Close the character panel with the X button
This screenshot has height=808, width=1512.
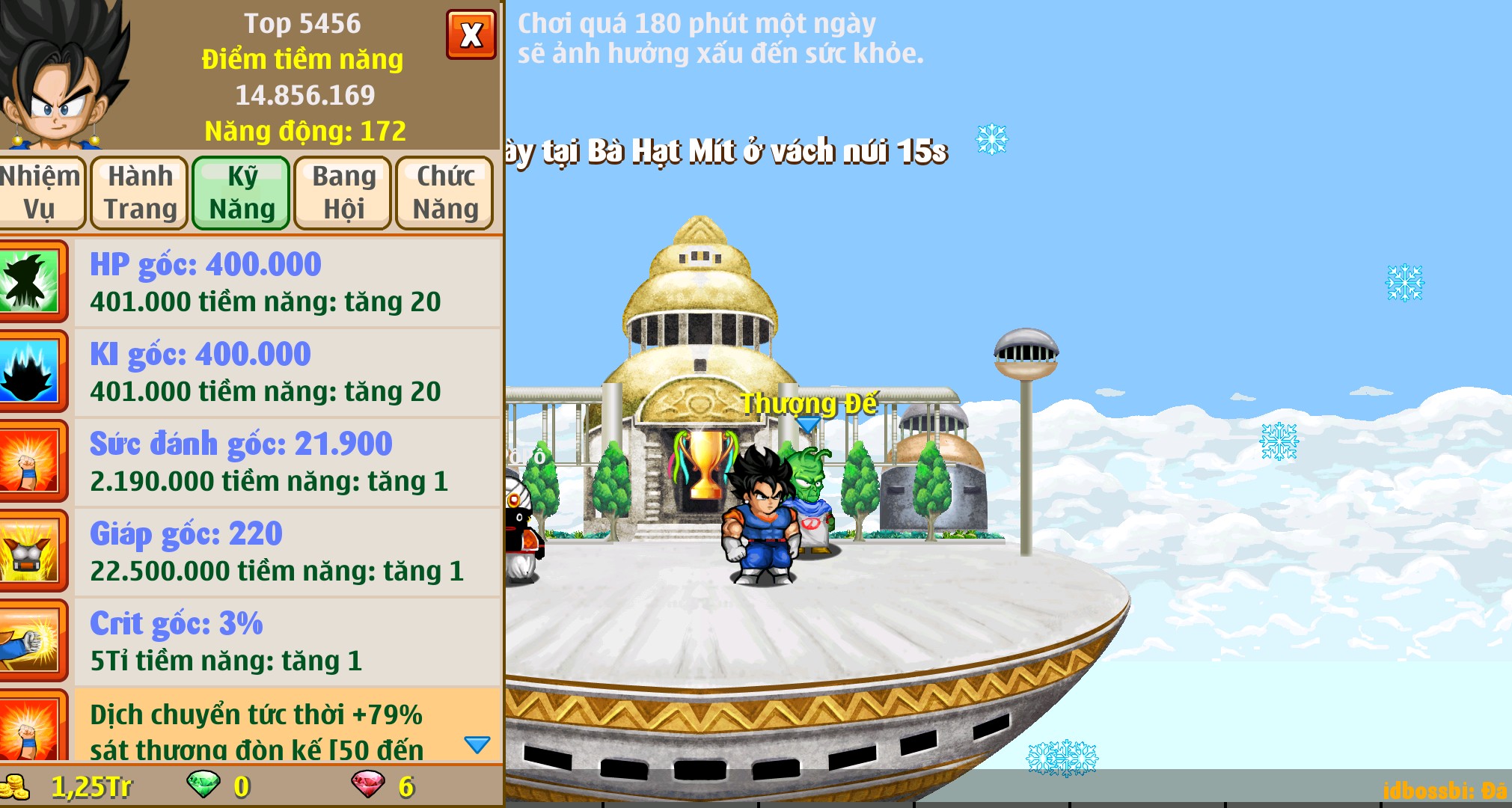click(471, 34)
